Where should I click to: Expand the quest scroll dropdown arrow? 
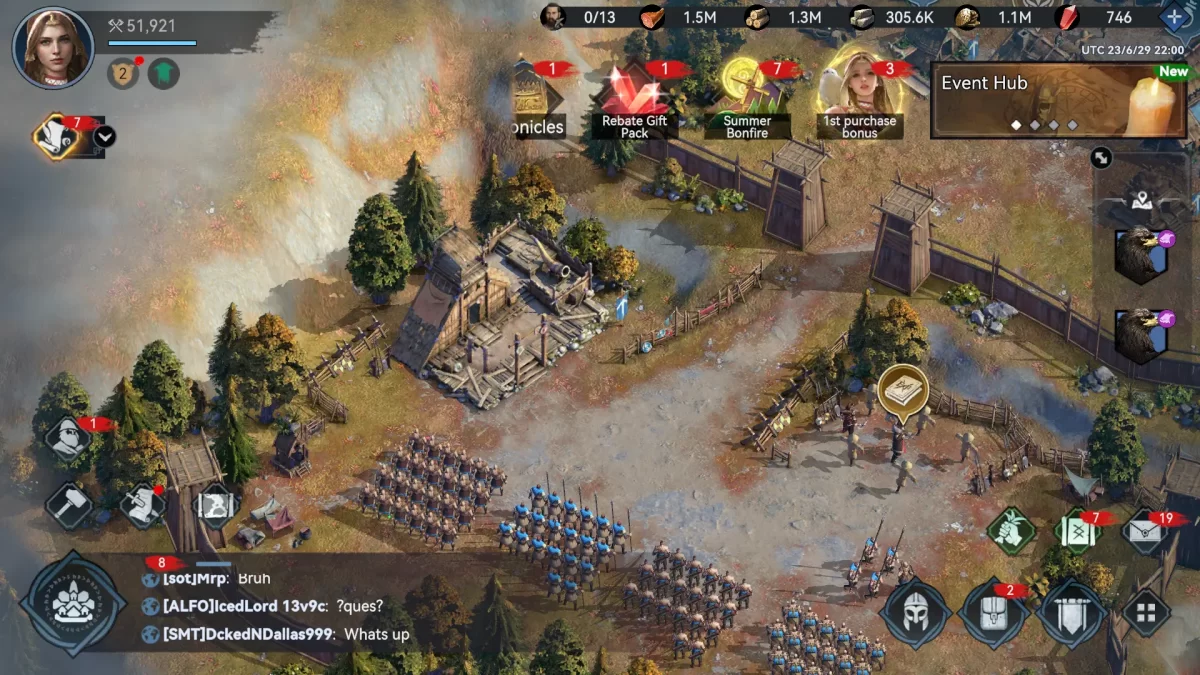pyautogui.click(x=104, y=137)
